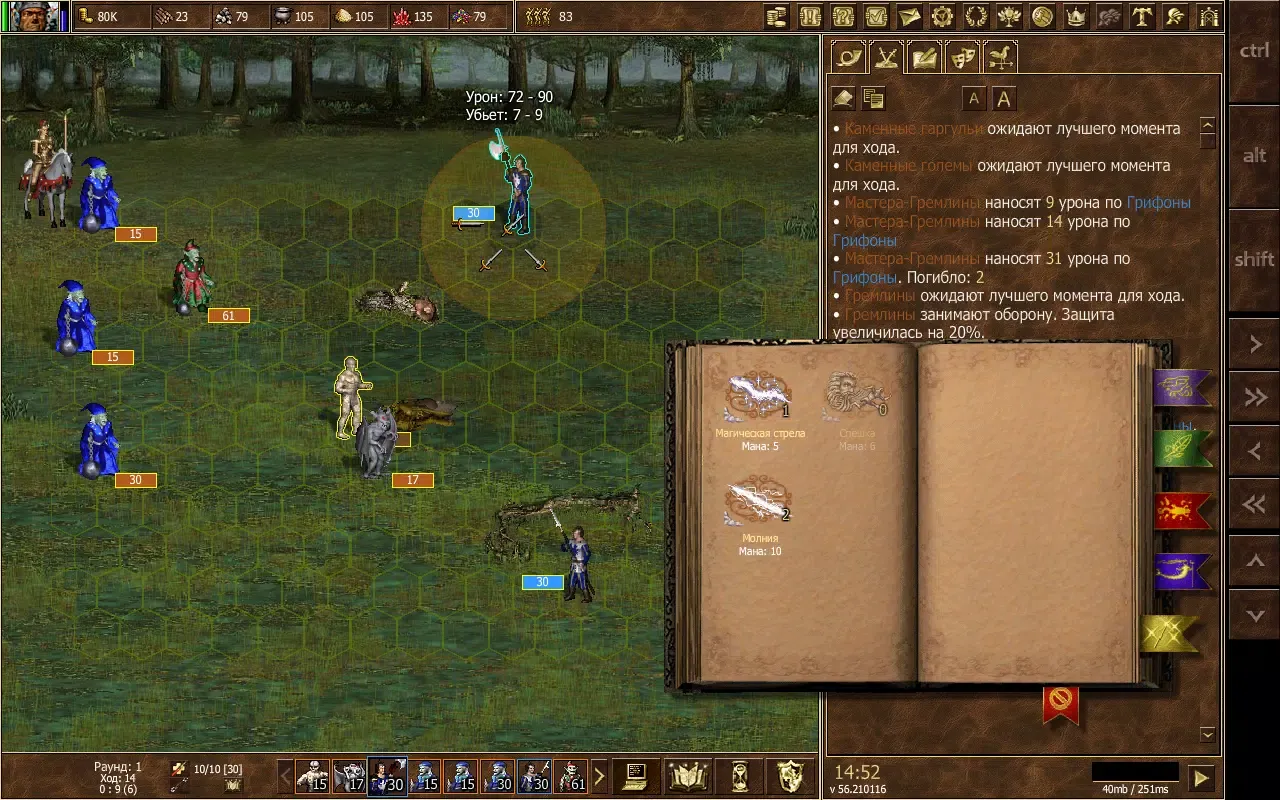Clear the battle log with eraser icon
This screenshot has height=800, width=1280.
[844, 98]
